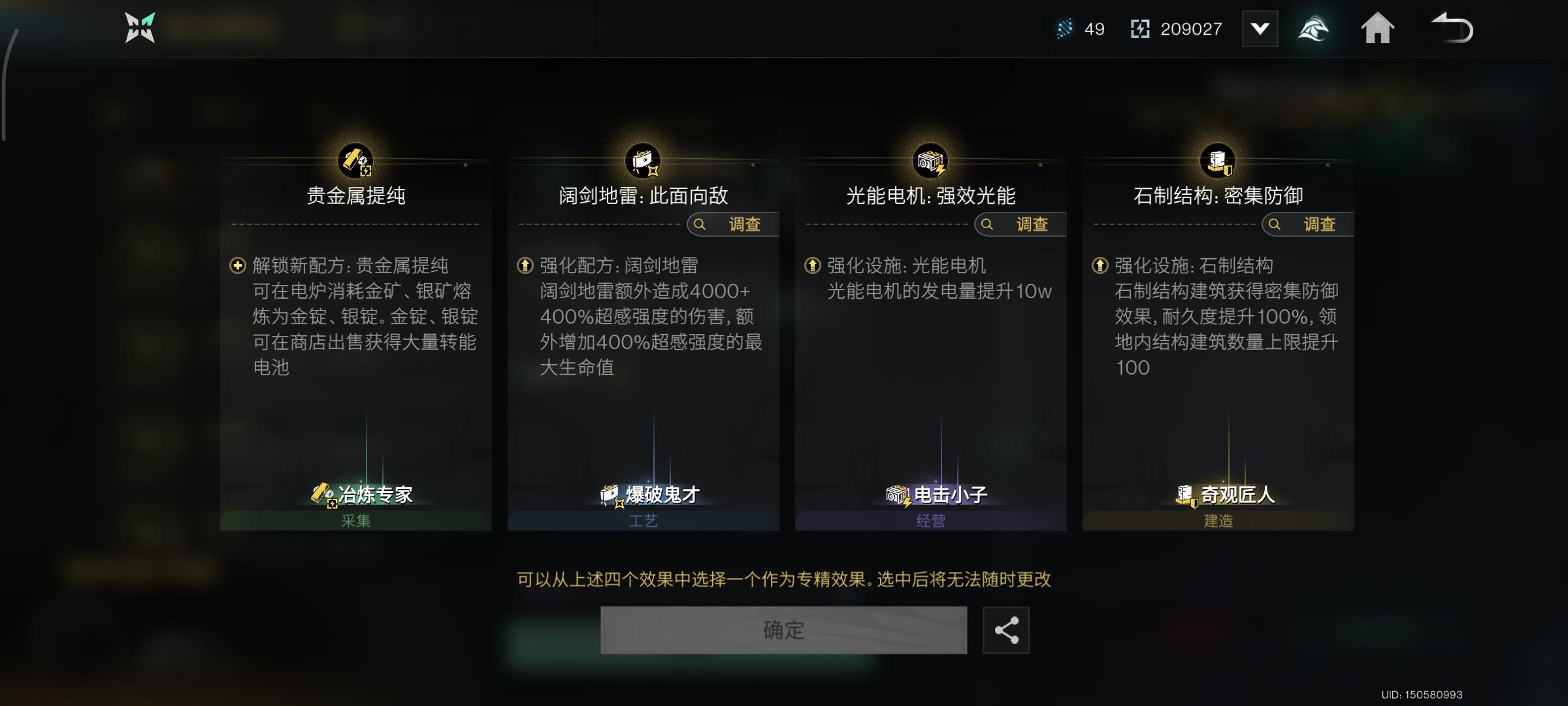Switch to the 建造 category tab
The height and width of the screenshot is (706, 1568).
1219,521
